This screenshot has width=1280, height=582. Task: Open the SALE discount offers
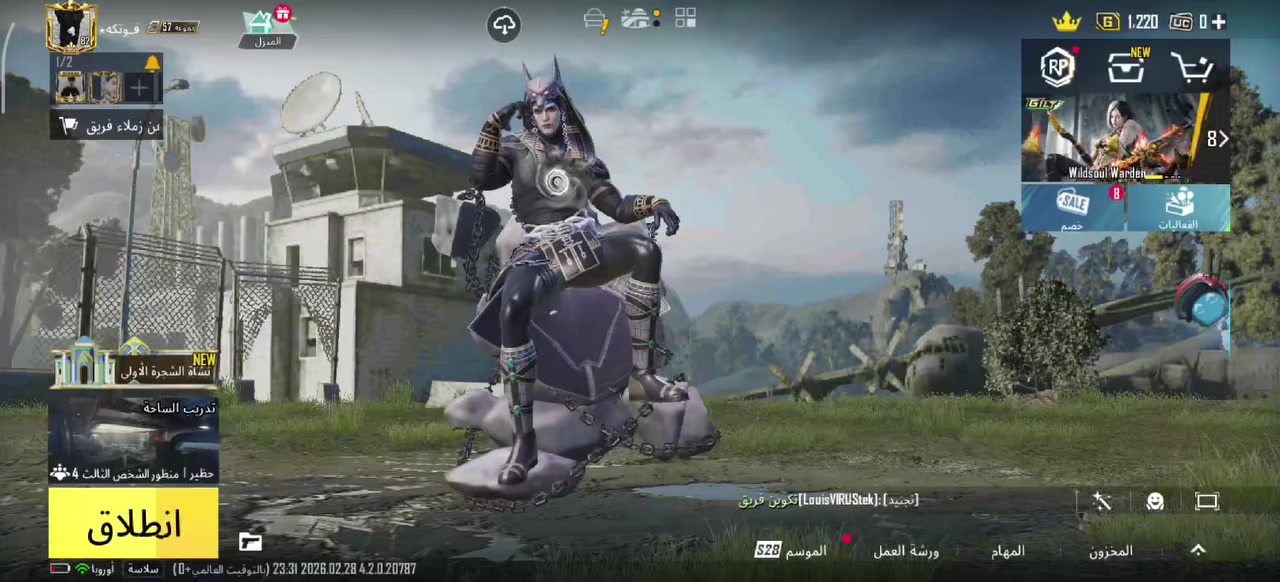[x=1073, y=208]
